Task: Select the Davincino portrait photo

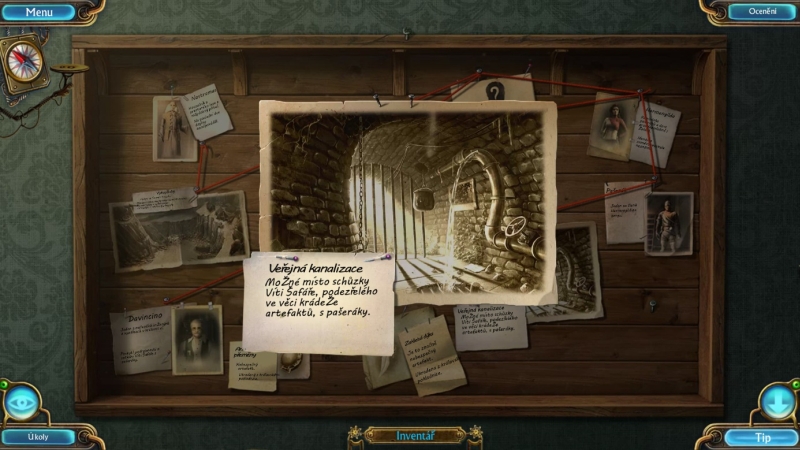Action: click(196, 338)
